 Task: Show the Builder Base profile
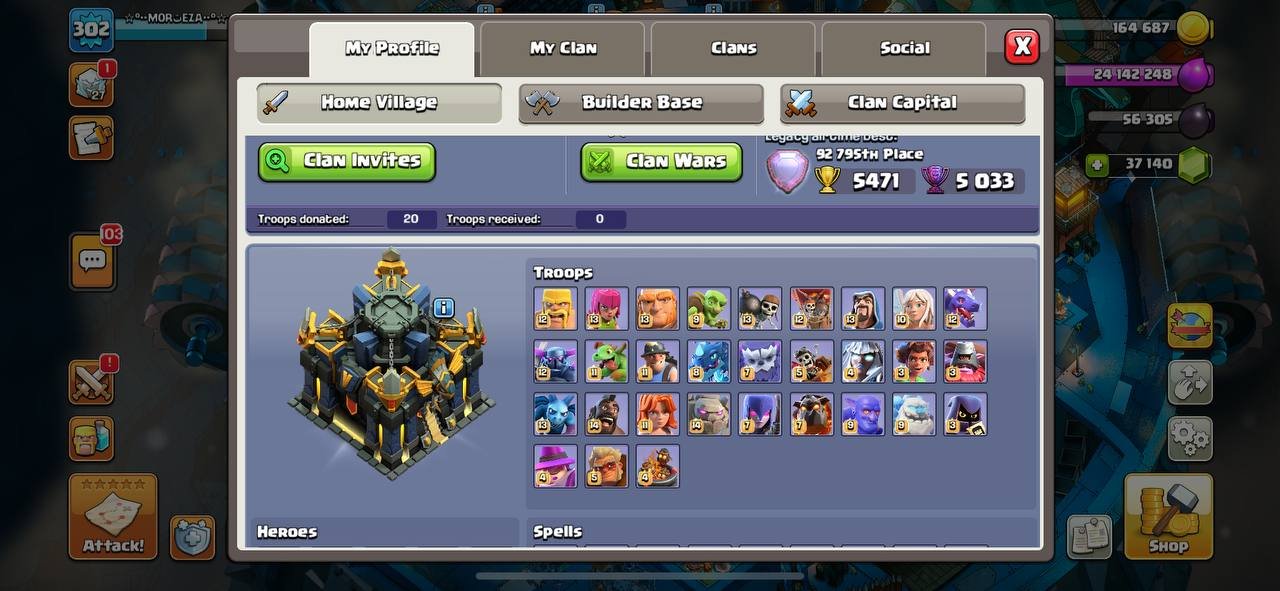[641, 103]
